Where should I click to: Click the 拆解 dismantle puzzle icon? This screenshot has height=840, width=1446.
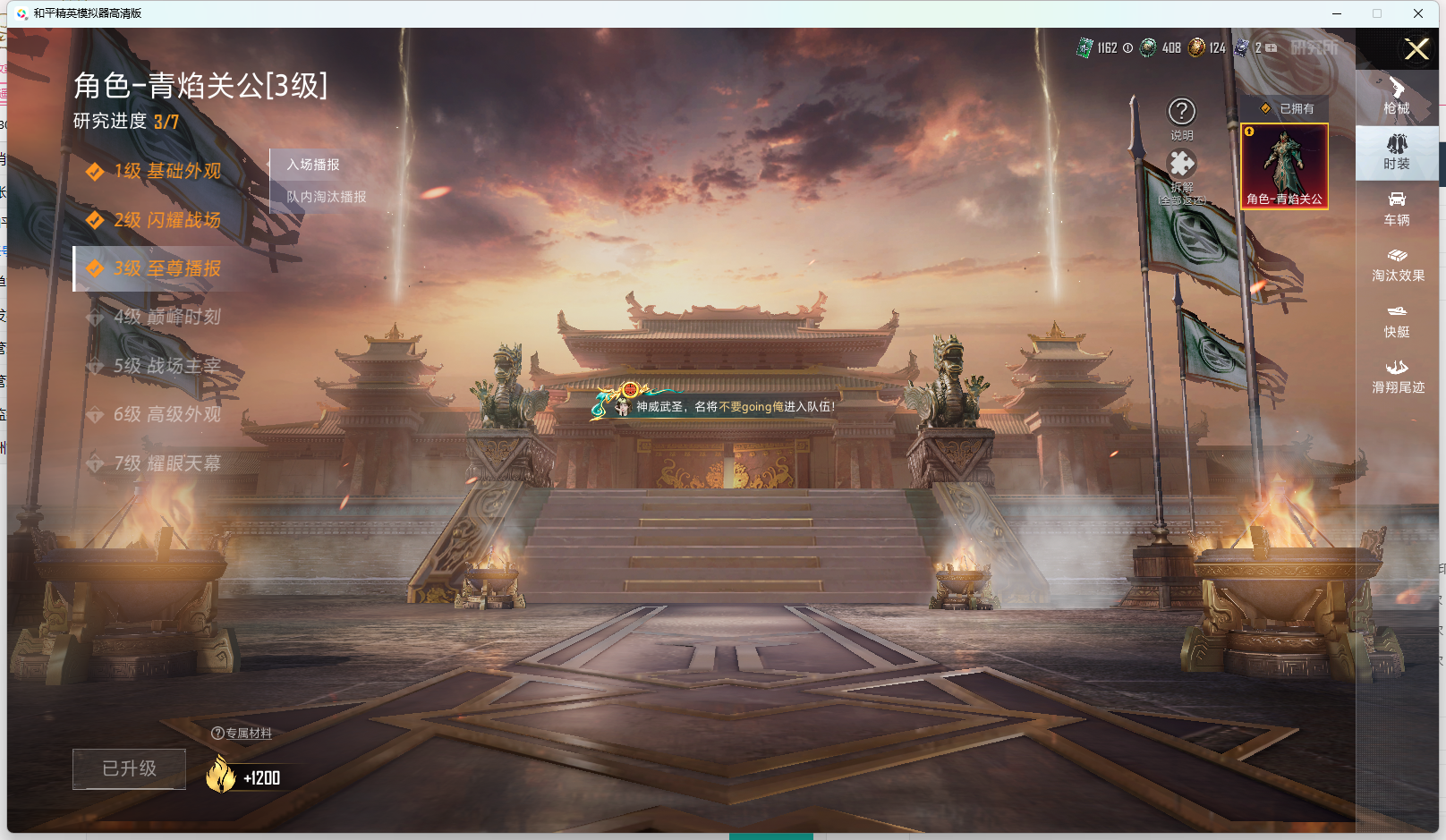[x=1183, y=165]
